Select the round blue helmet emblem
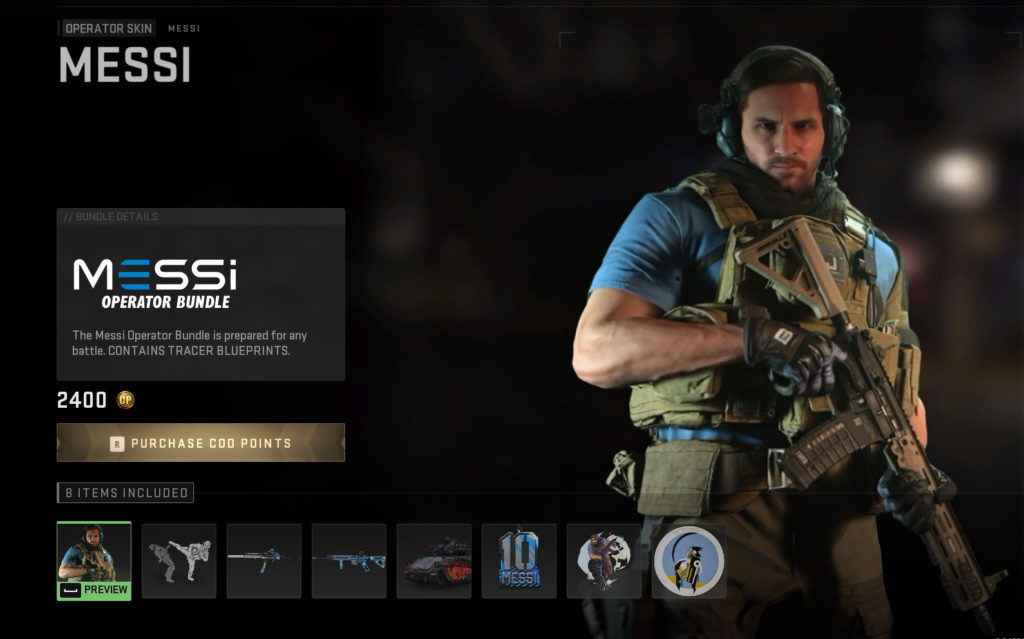Viewport: 1024px width, 639px height. [x=689, y=560]
